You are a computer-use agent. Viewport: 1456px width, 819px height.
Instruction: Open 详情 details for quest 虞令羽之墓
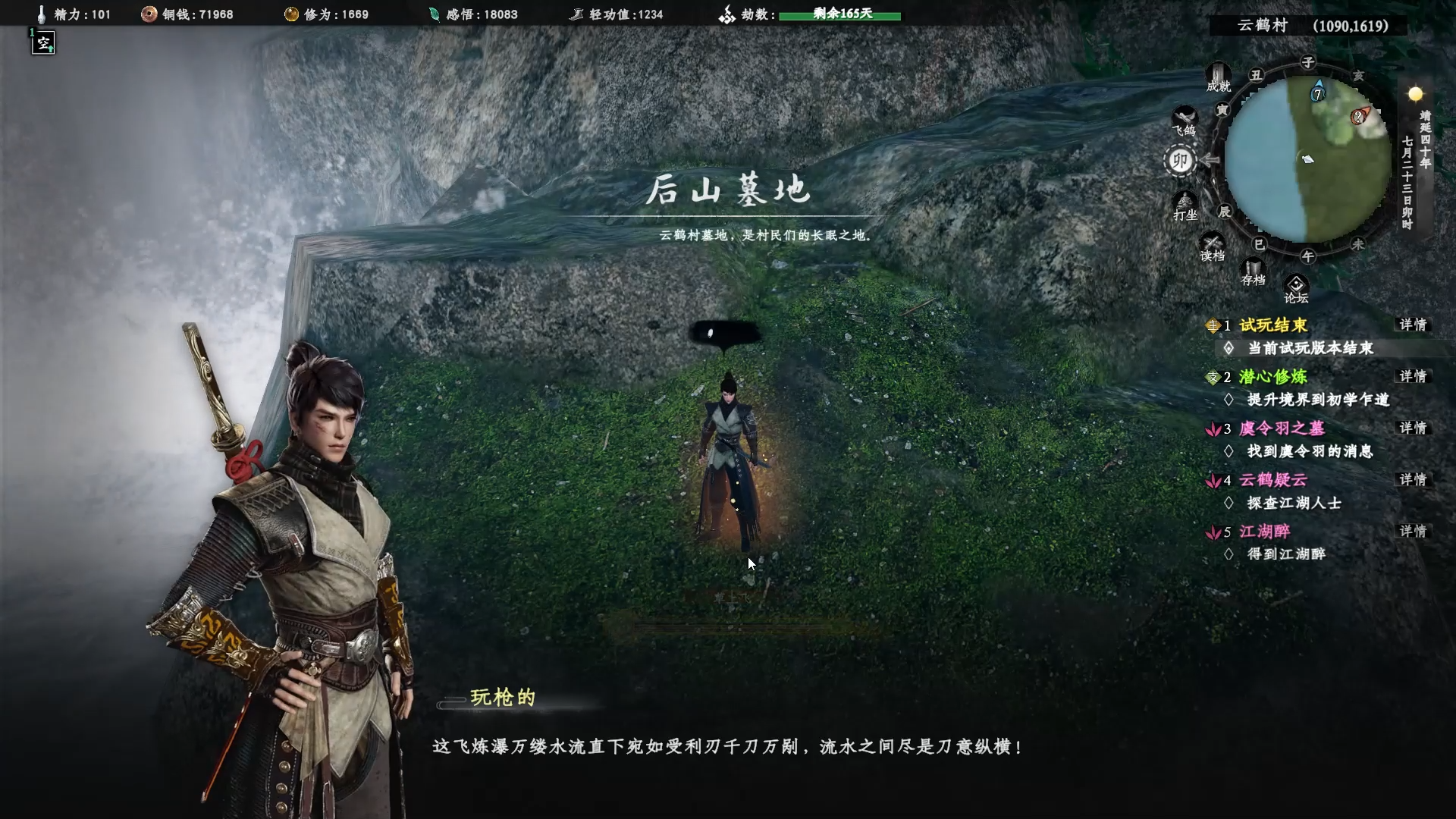click(1413, 428)
